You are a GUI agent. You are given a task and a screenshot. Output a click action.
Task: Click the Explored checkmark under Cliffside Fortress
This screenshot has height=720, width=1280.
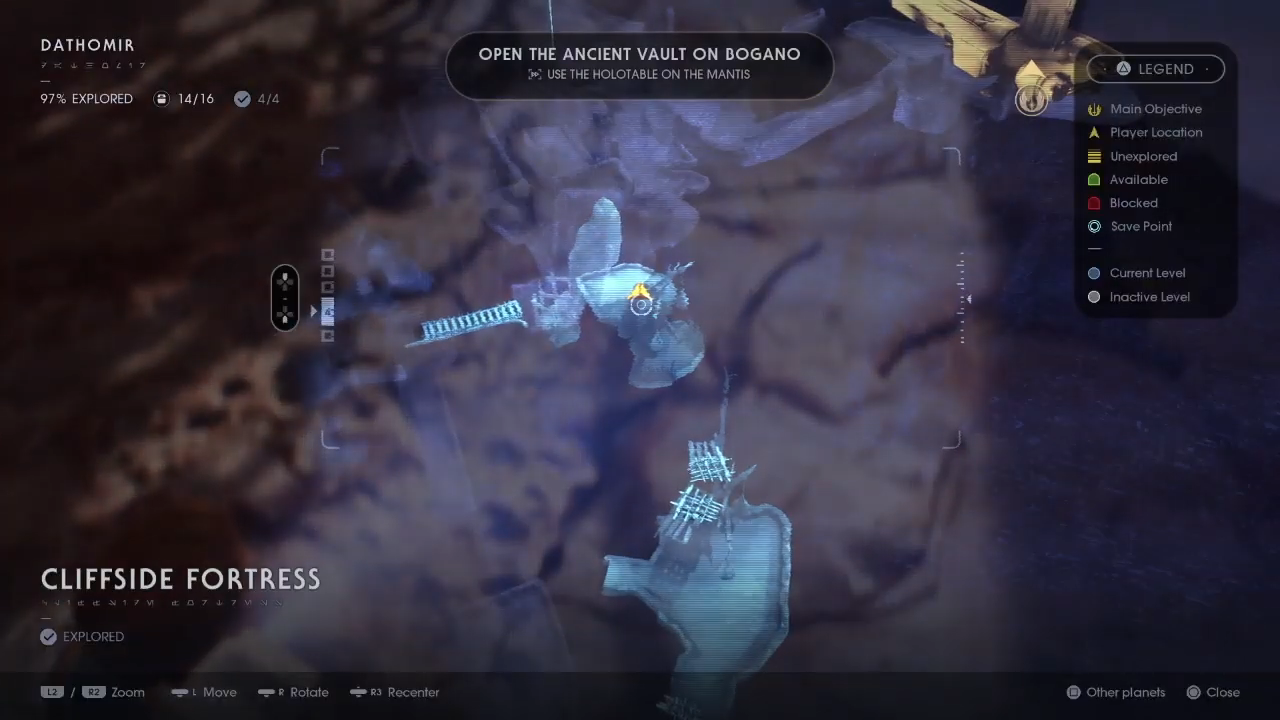pos(48,636)
